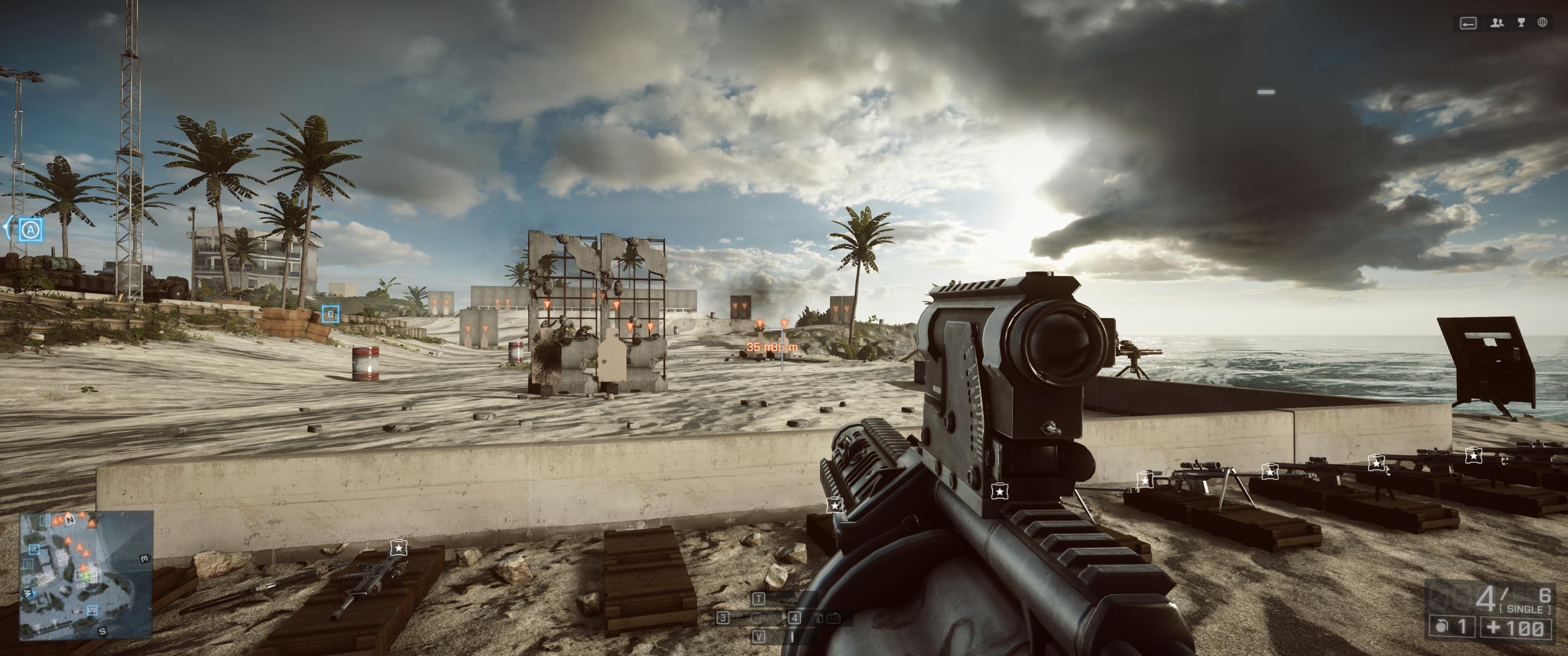Click the objective B flag marker
Viewport: 1568px width, 656px height.
tap(330, 314)
